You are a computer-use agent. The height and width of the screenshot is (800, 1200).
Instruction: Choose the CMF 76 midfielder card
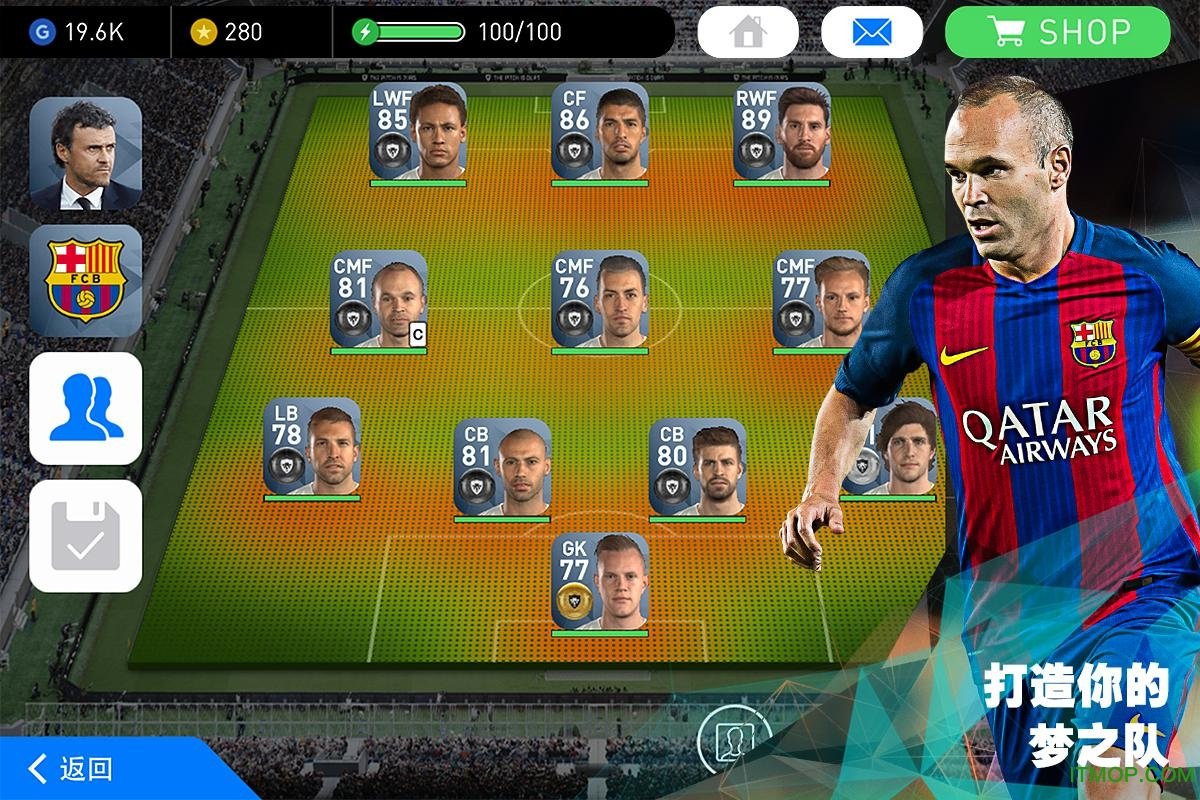tap(599, 299)
